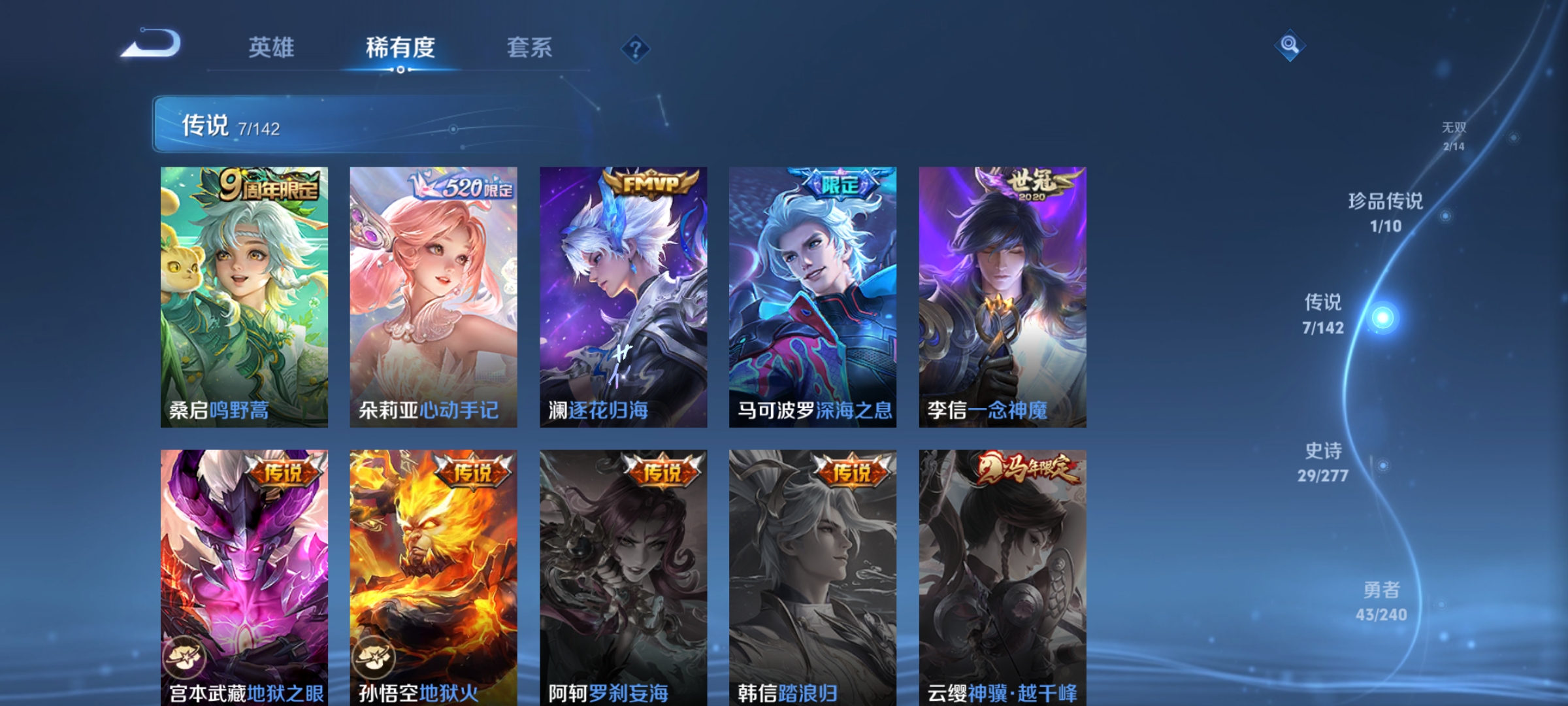Viewport: 1568px width, 706px height.
Task: Click the help question mark icon
Action: pos(637,49)
